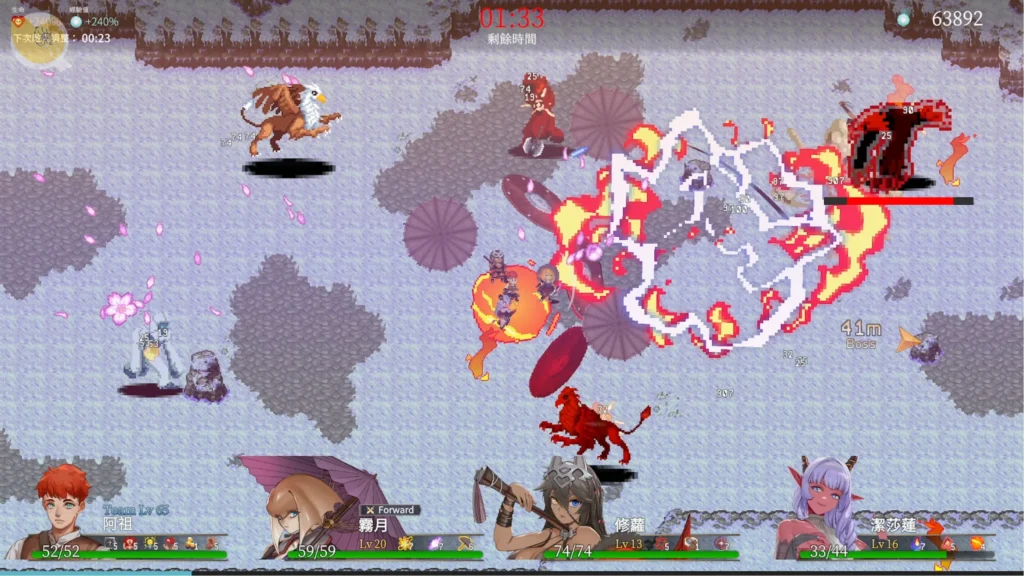Click 阿祖's yellow sun skill icon
The image size is (1024, 576).
click(150, 543)
